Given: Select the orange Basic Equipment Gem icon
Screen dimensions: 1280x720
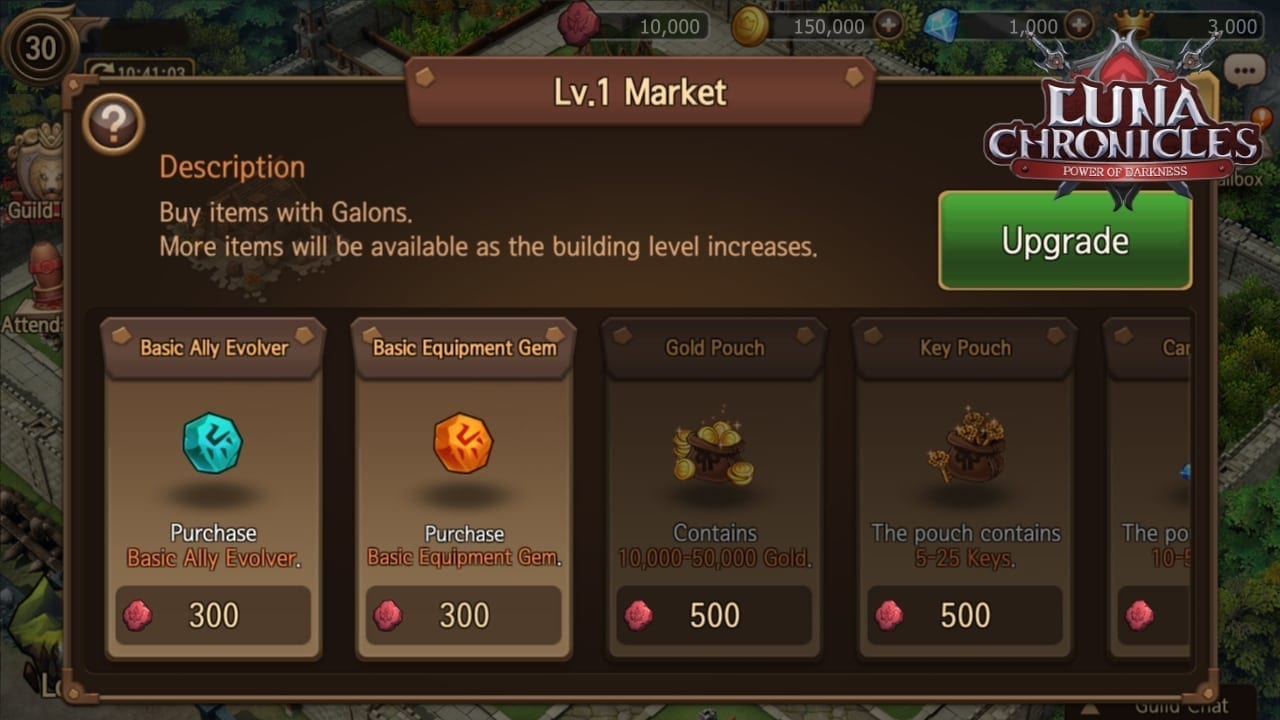Looking at the screenshot, I should [463, 444].
